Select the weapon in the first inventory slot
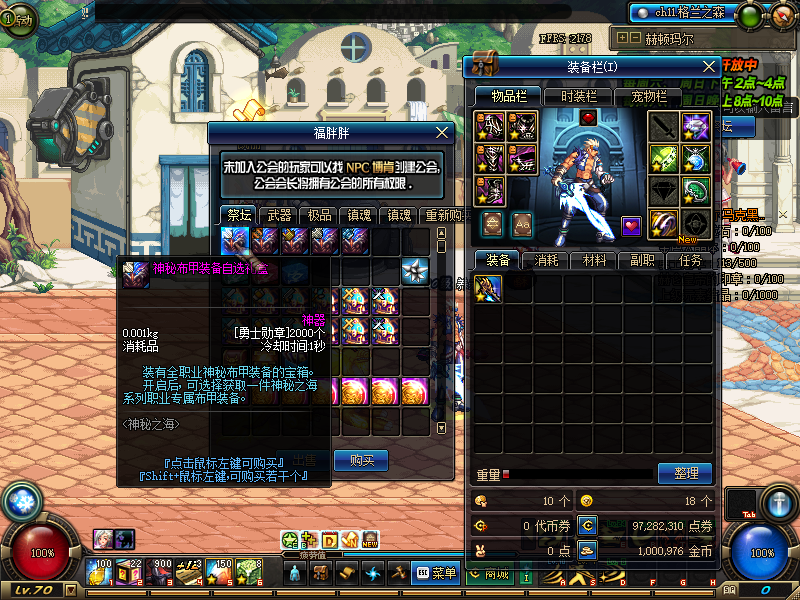The image size is (800, 600). 488,289
